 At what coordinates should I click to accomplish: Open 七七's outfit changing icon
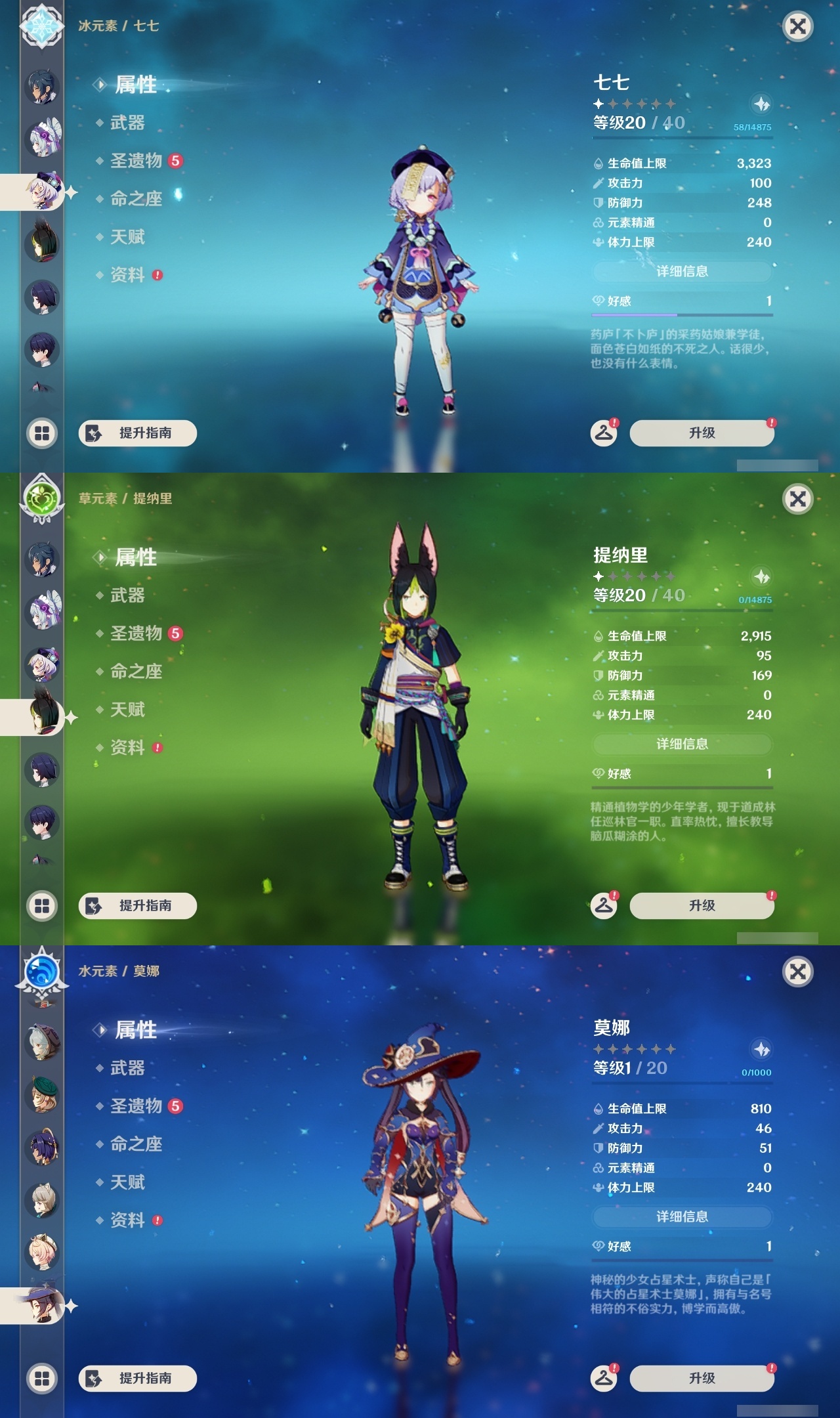pos(605,433)
